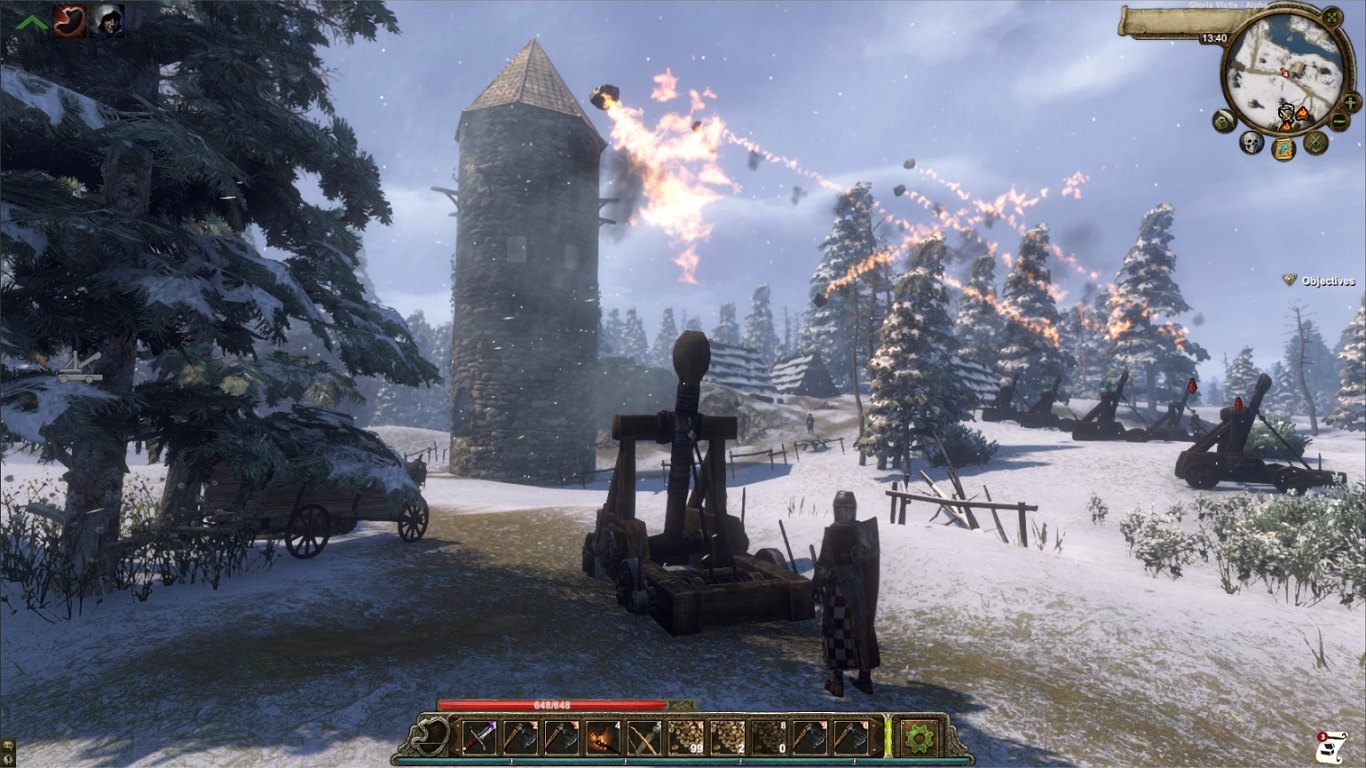Zoom in the minimap with plus button
The width and height of the screenshot is (1366, 768).
pyautogui.click(x=1351, y=102)
